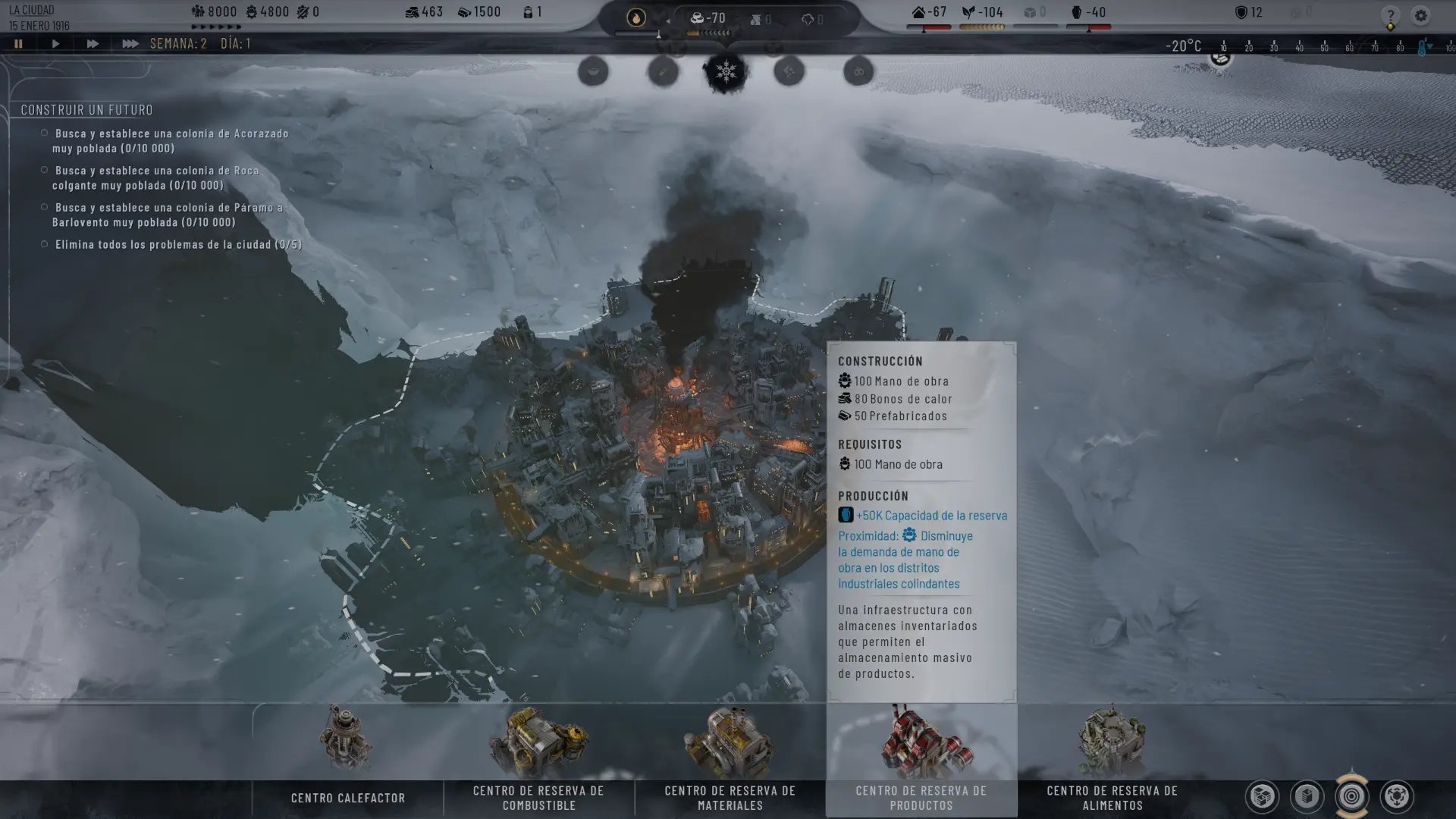
Task: Switch to triple fast-forward speed
Action: click(130, 44)
